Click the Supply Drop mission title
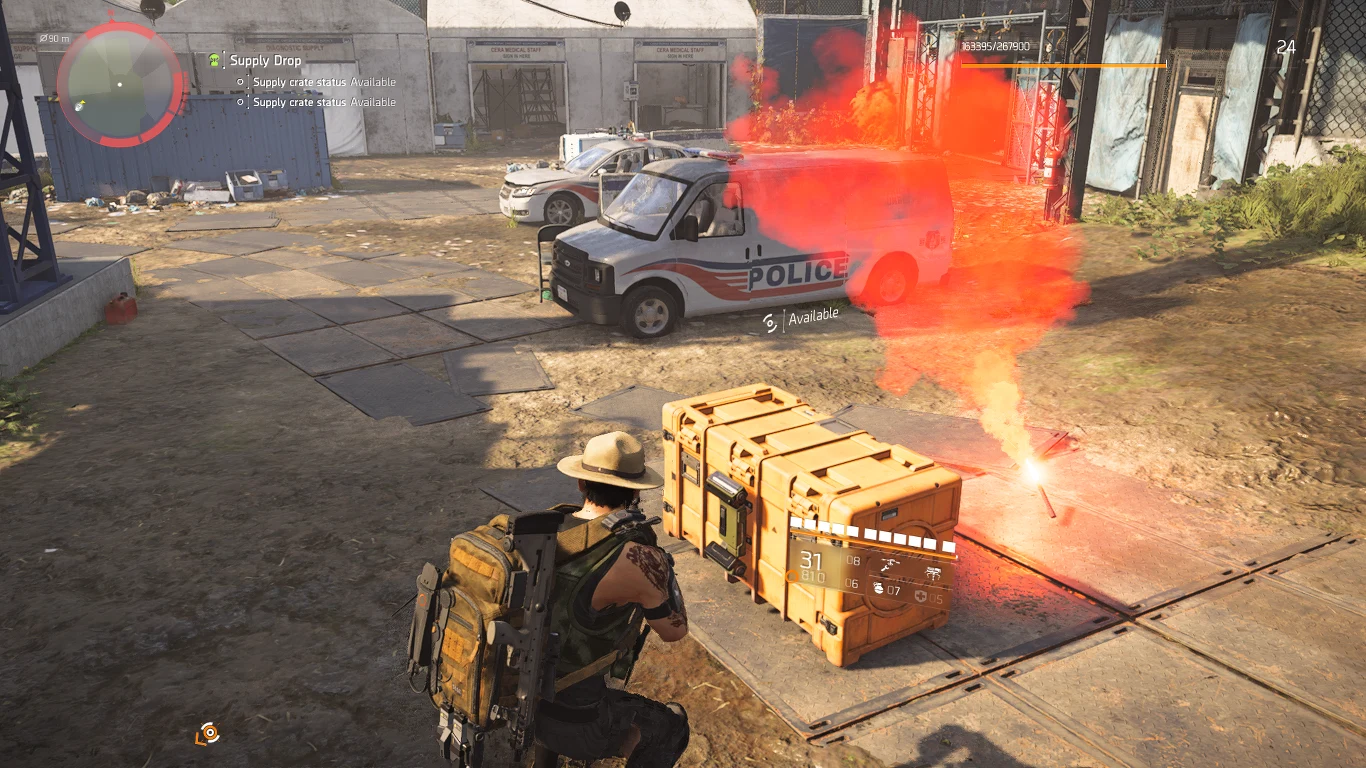 pos(264,60)
